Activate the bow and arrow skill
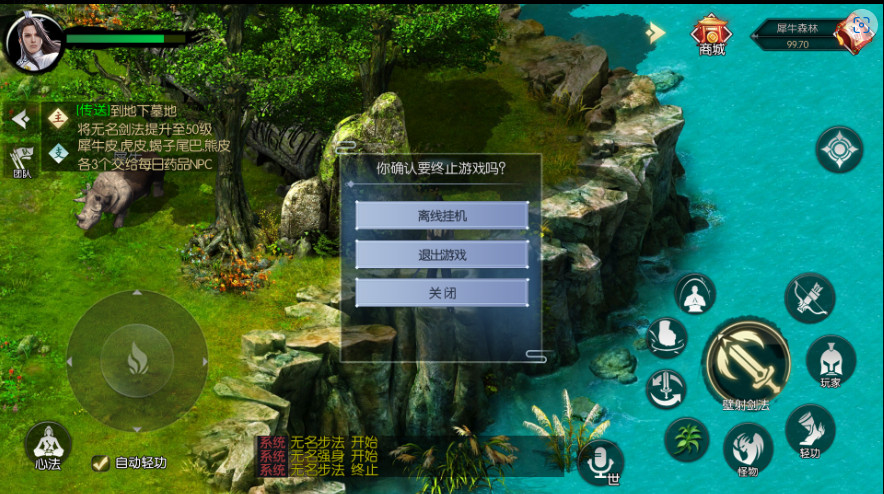This screenshot has height=494, width=884. tap(809, 297)
